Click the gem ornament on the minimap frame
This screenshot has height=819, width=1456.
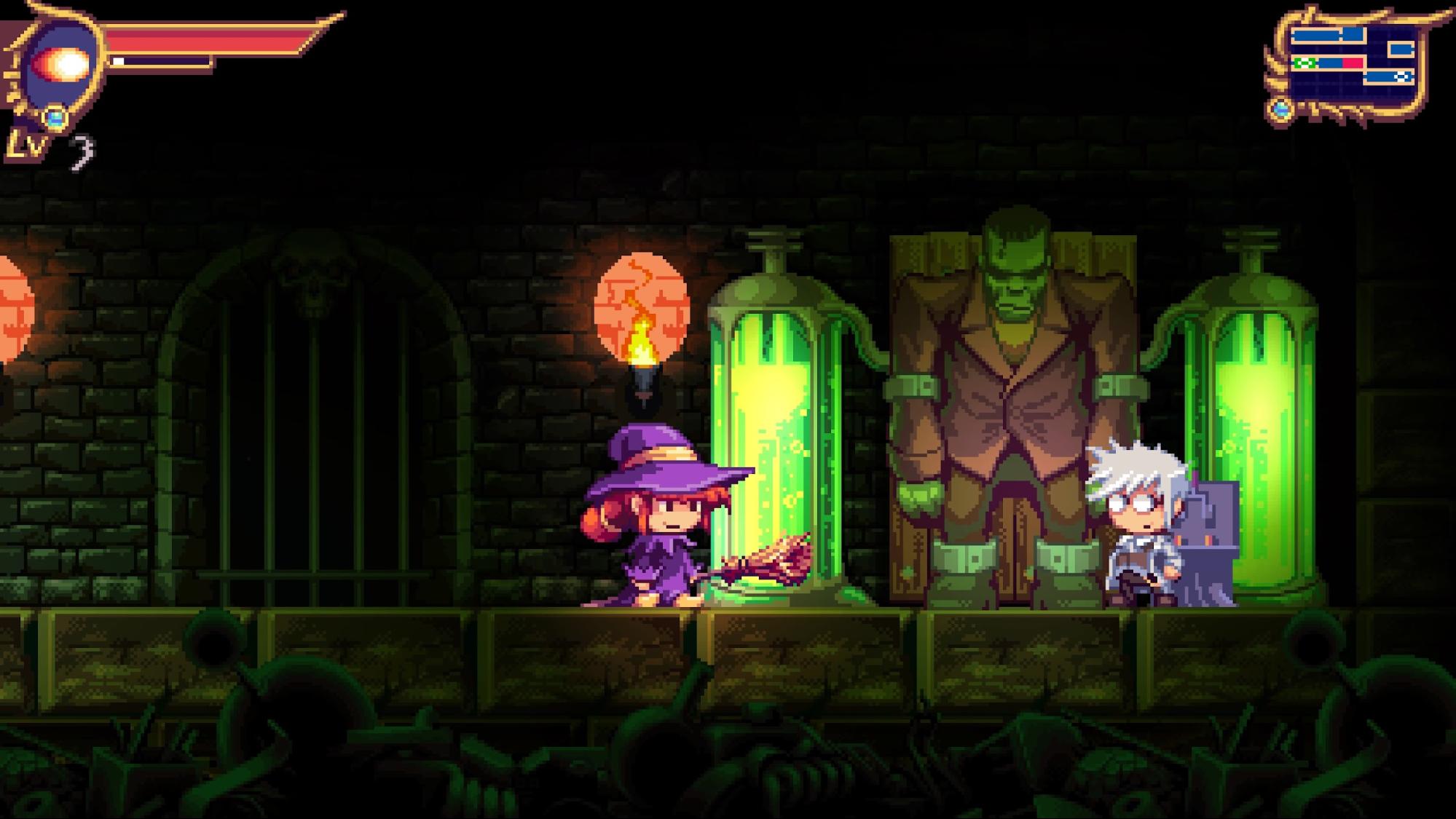tap(1280, 109)
